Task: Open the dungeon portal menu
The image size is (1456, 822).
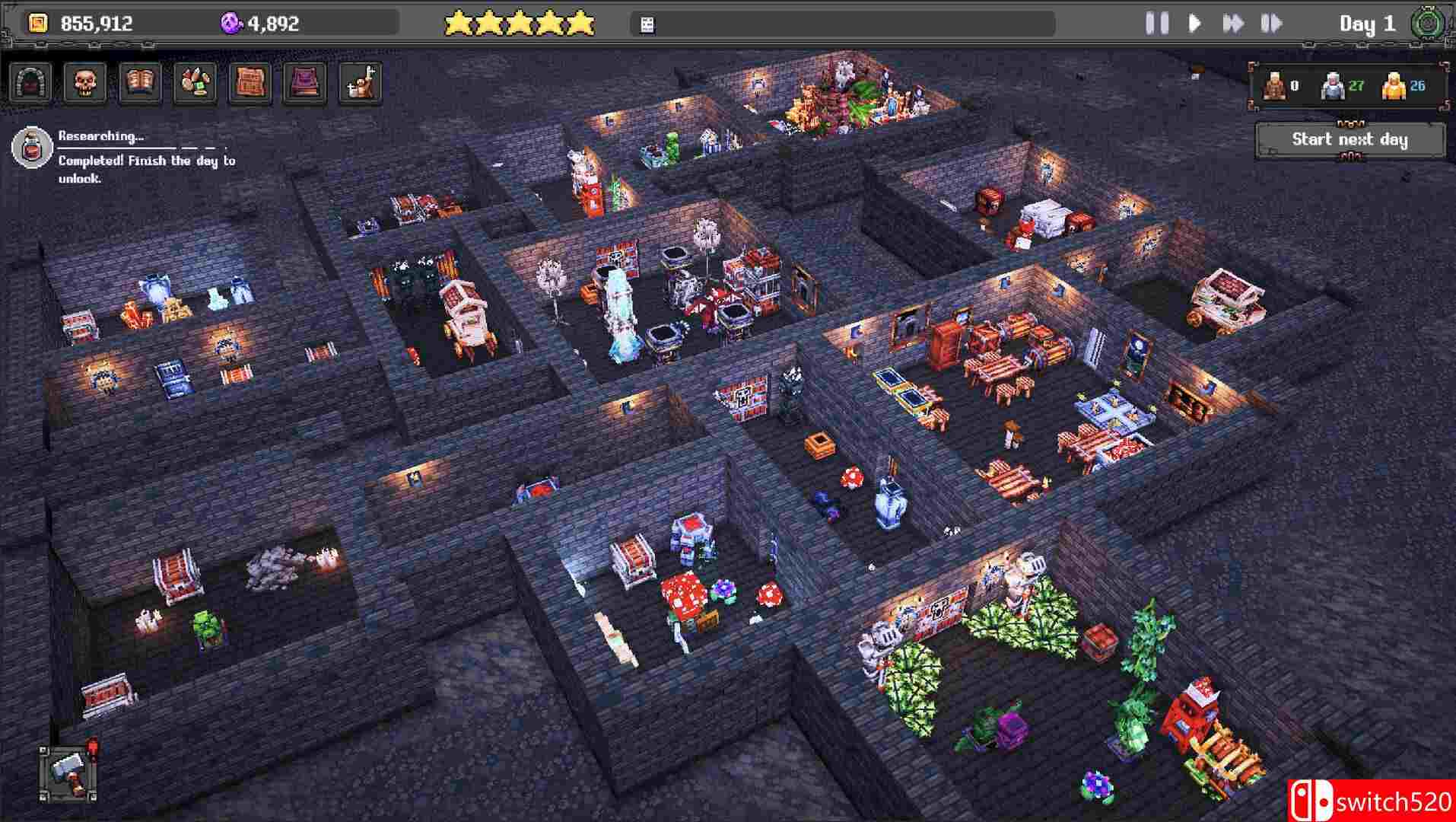Action: (29, 82)
